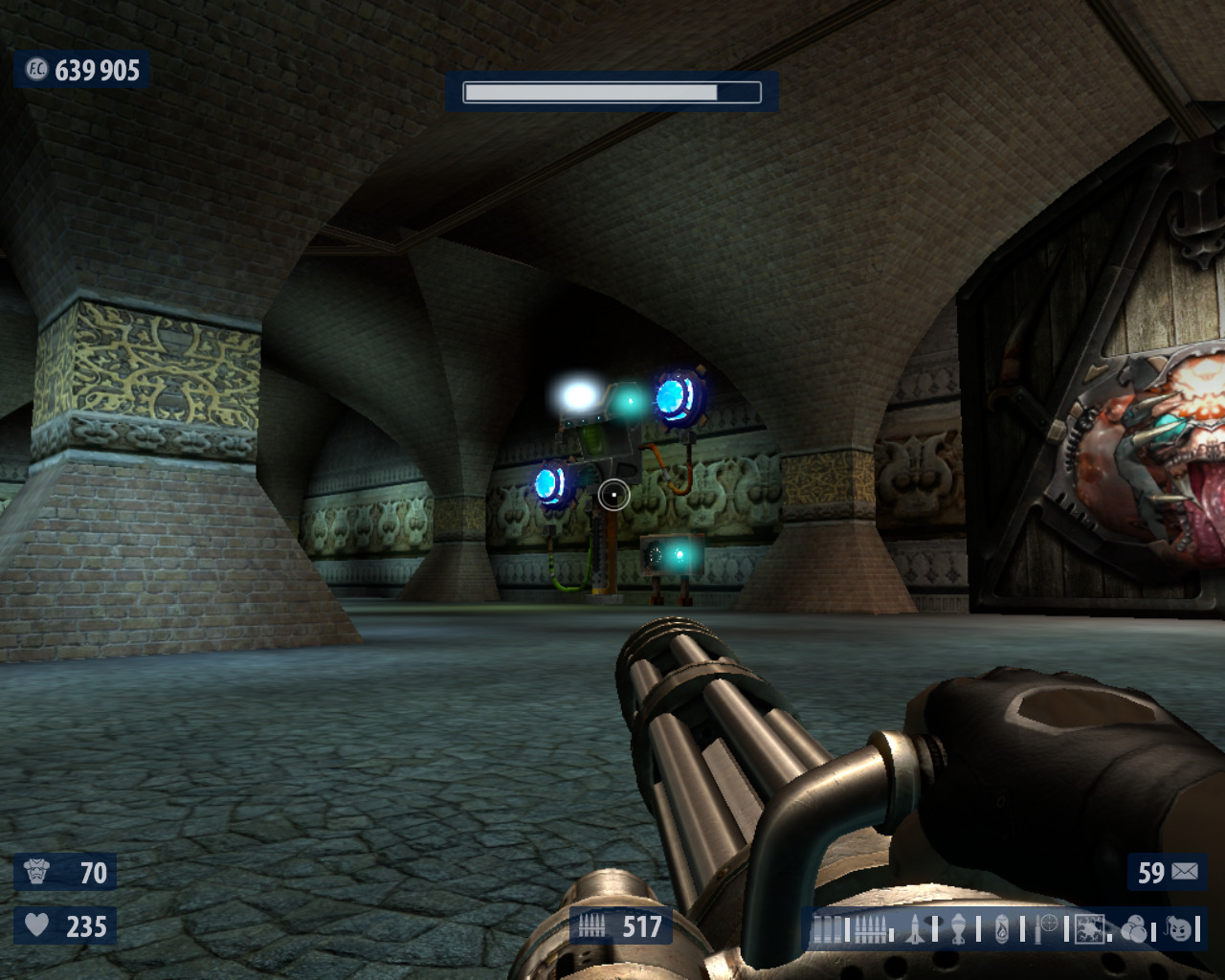Screen dimensions: 1225x980
Task: Choose the minigun bullets ammo icon
Action: point(869,929)
